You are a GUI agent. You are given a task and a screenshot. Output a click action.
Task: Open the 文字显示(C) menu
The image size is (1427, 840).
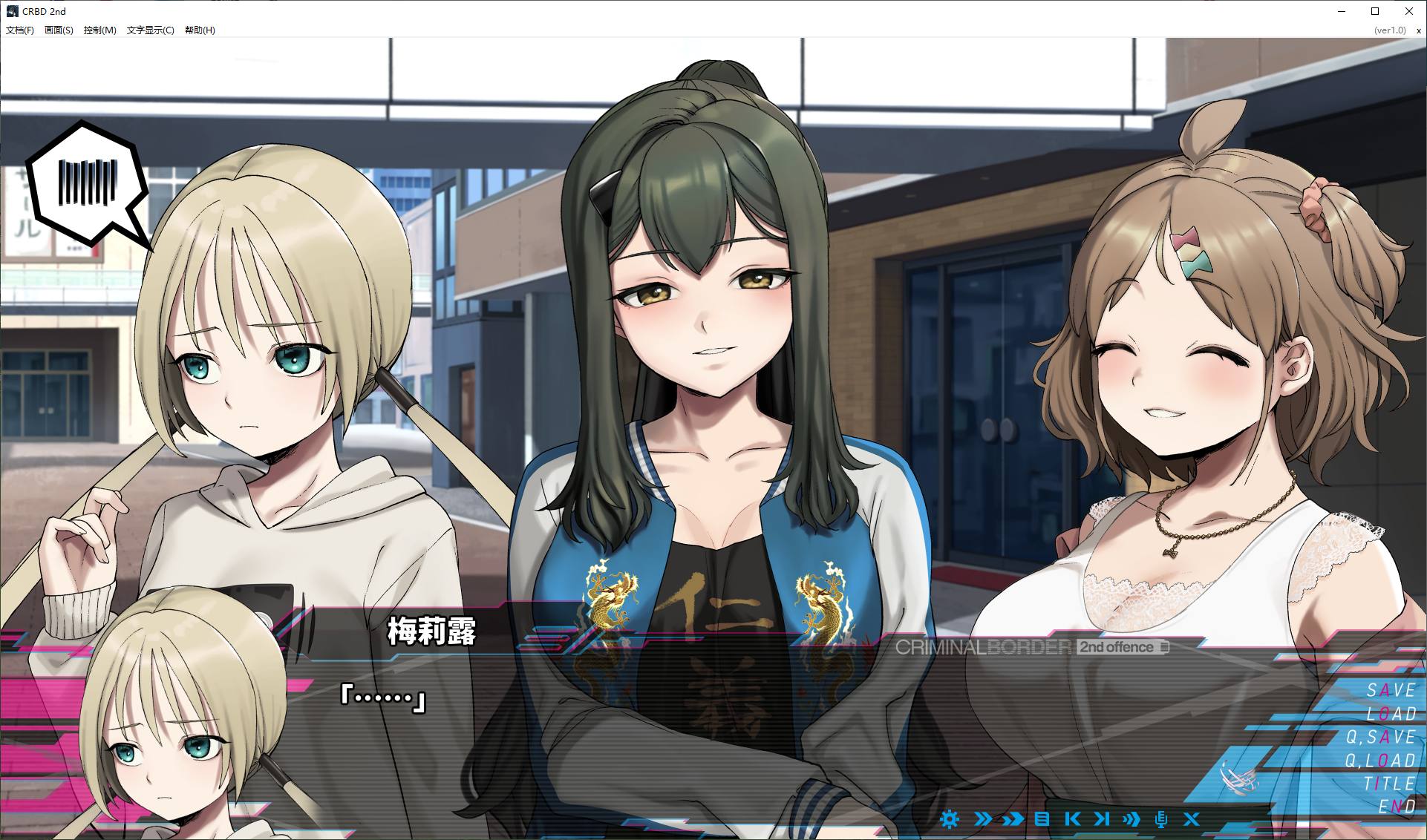(150, 30)
